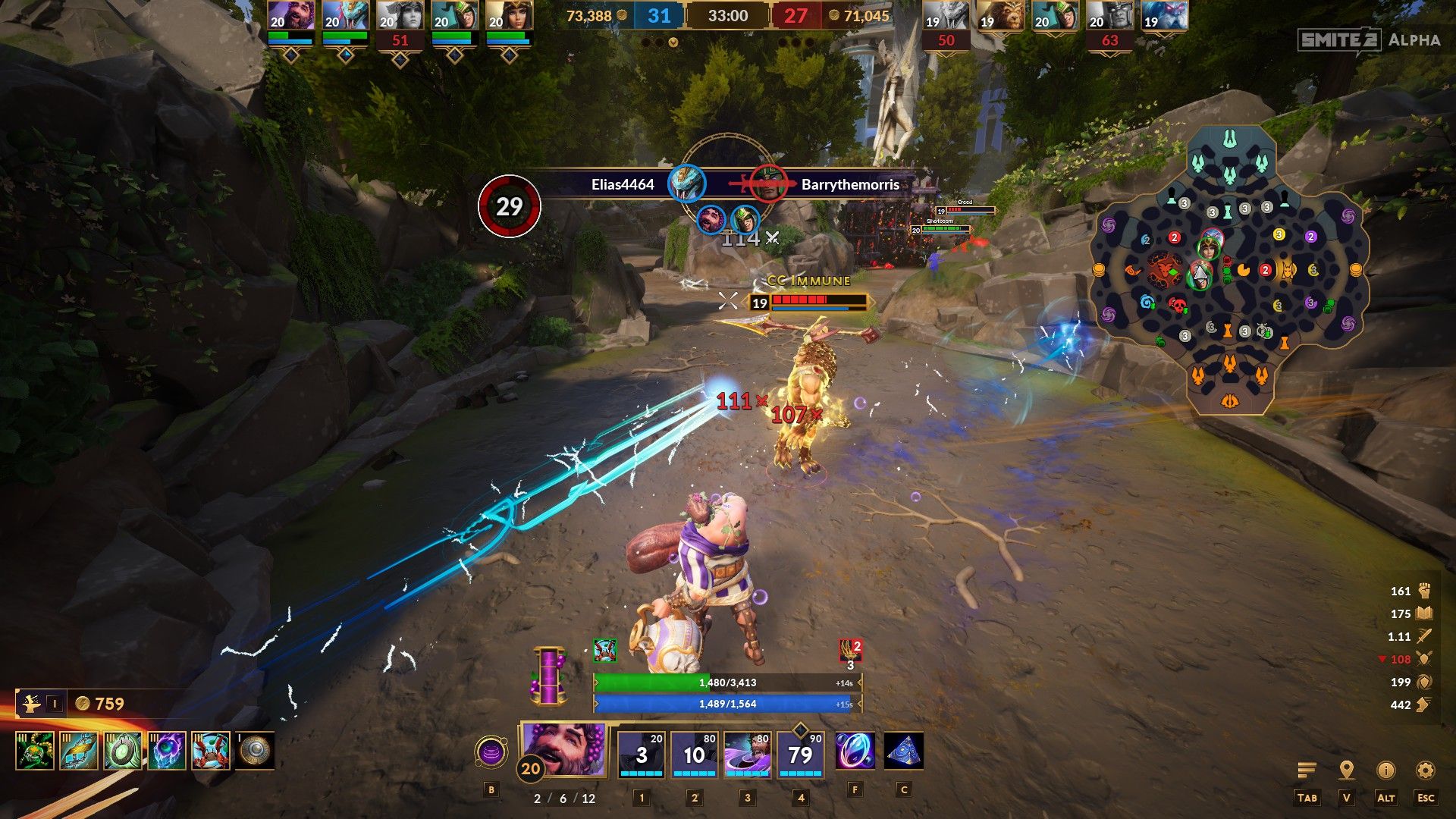The height and width of the screenshot is (819, 1456).
Task: Activate the first ability on 3-second cooldown
Action: tap(642, 755)
